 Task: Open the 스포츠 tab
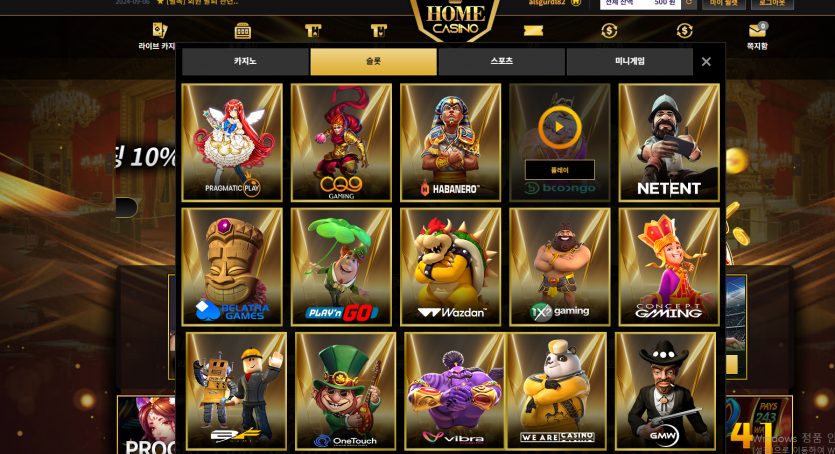click(x=501, y=62)
